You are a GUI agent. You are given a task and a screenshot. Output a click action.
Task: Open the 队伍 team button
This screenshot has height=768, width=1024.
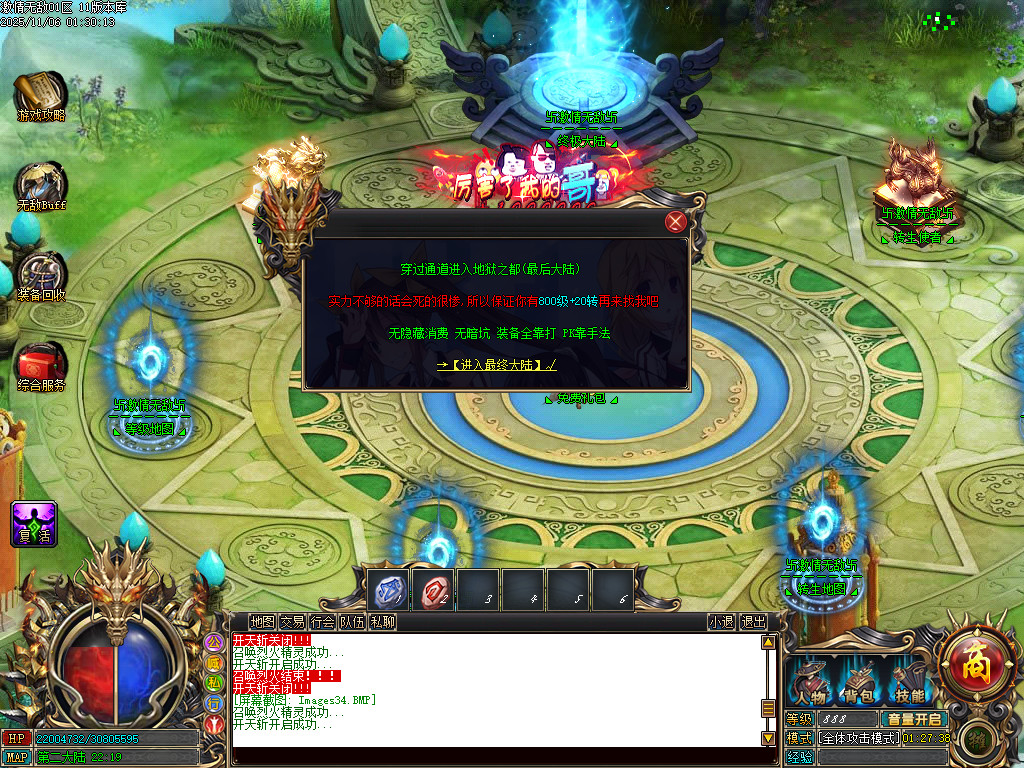click(x=352, y=621)
